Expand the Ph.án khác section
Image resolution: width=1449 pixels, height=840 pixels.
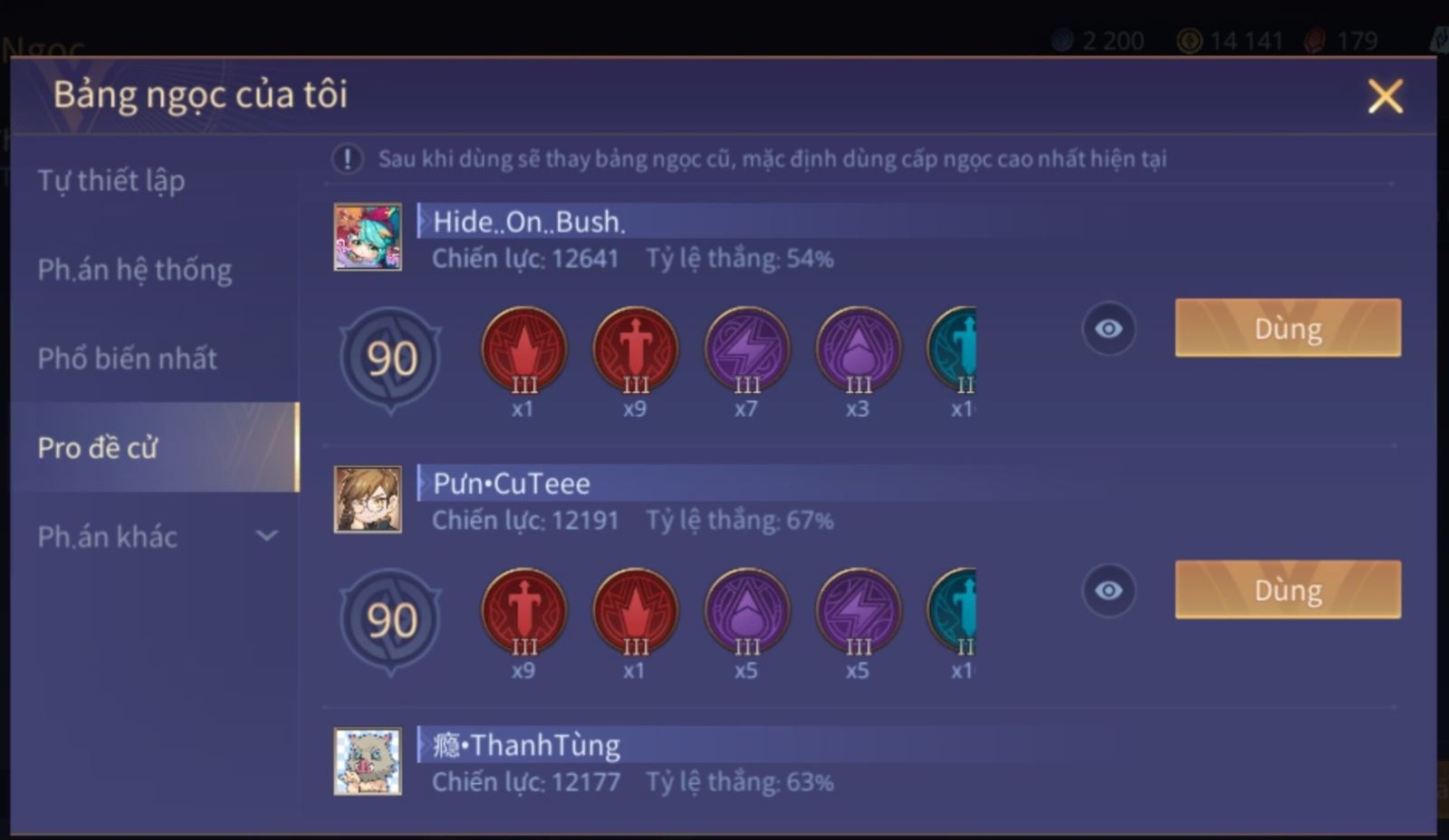point(107,537)
